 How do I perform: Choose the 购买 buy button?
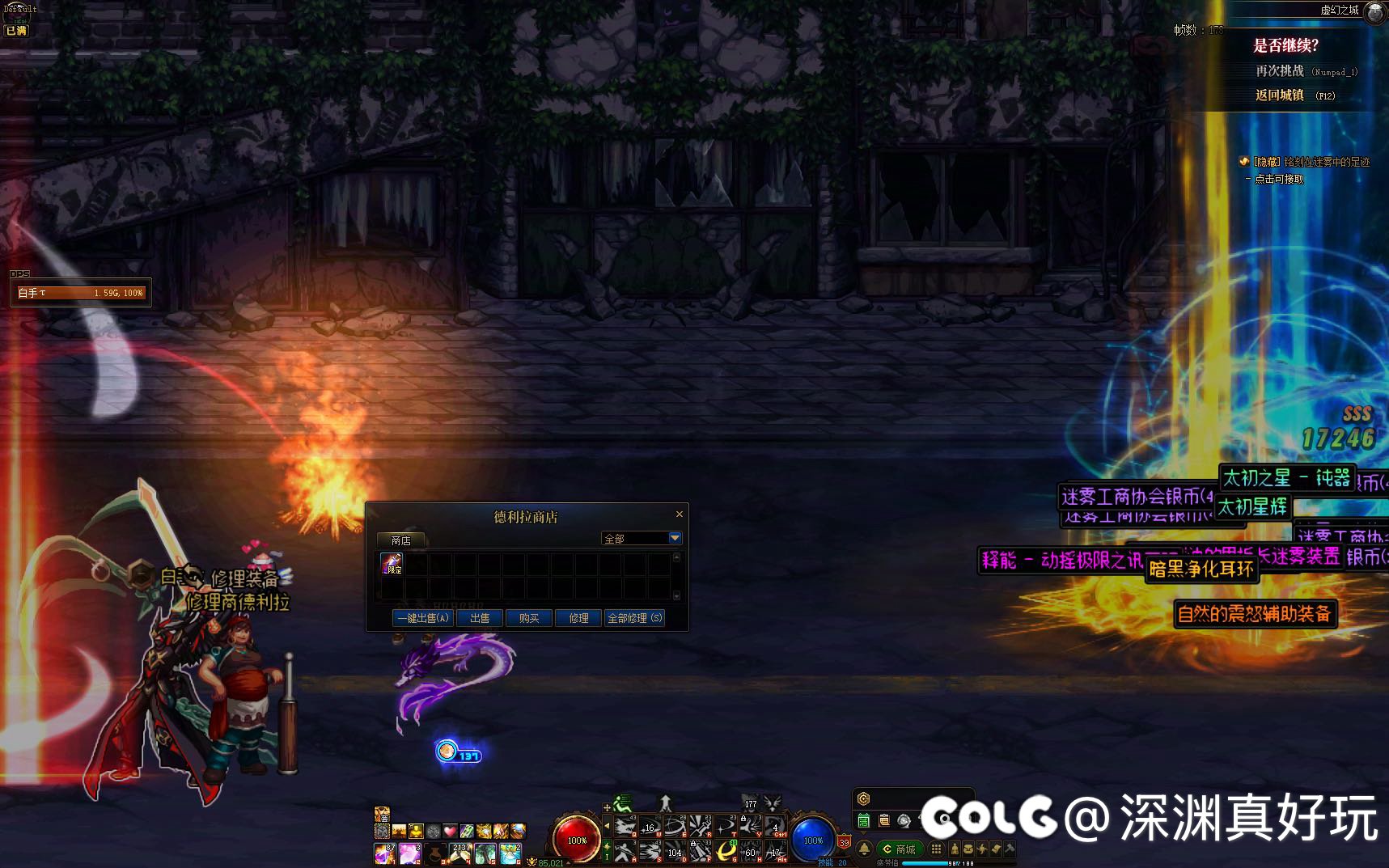point(529,618)
